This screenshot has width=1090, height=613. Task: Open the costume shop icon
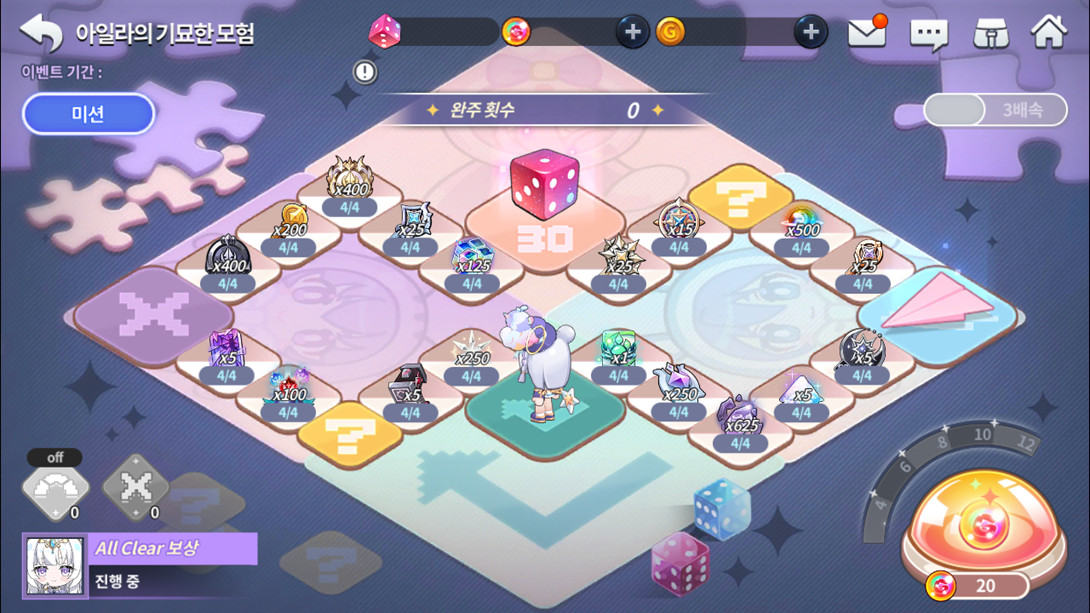click(990, 34)
